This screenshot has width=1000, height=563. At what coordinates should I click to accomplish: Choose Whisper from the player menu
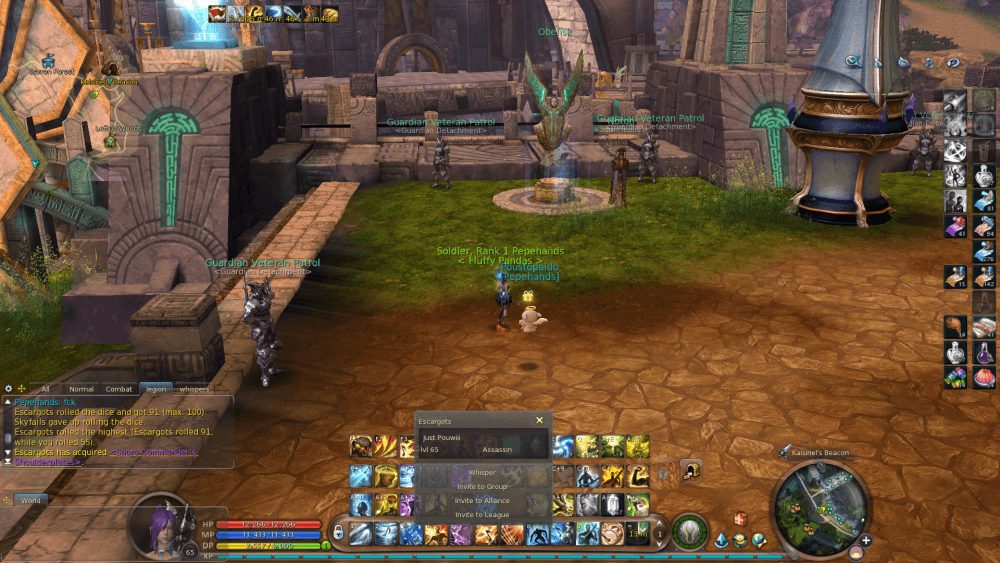click(482, 472)
